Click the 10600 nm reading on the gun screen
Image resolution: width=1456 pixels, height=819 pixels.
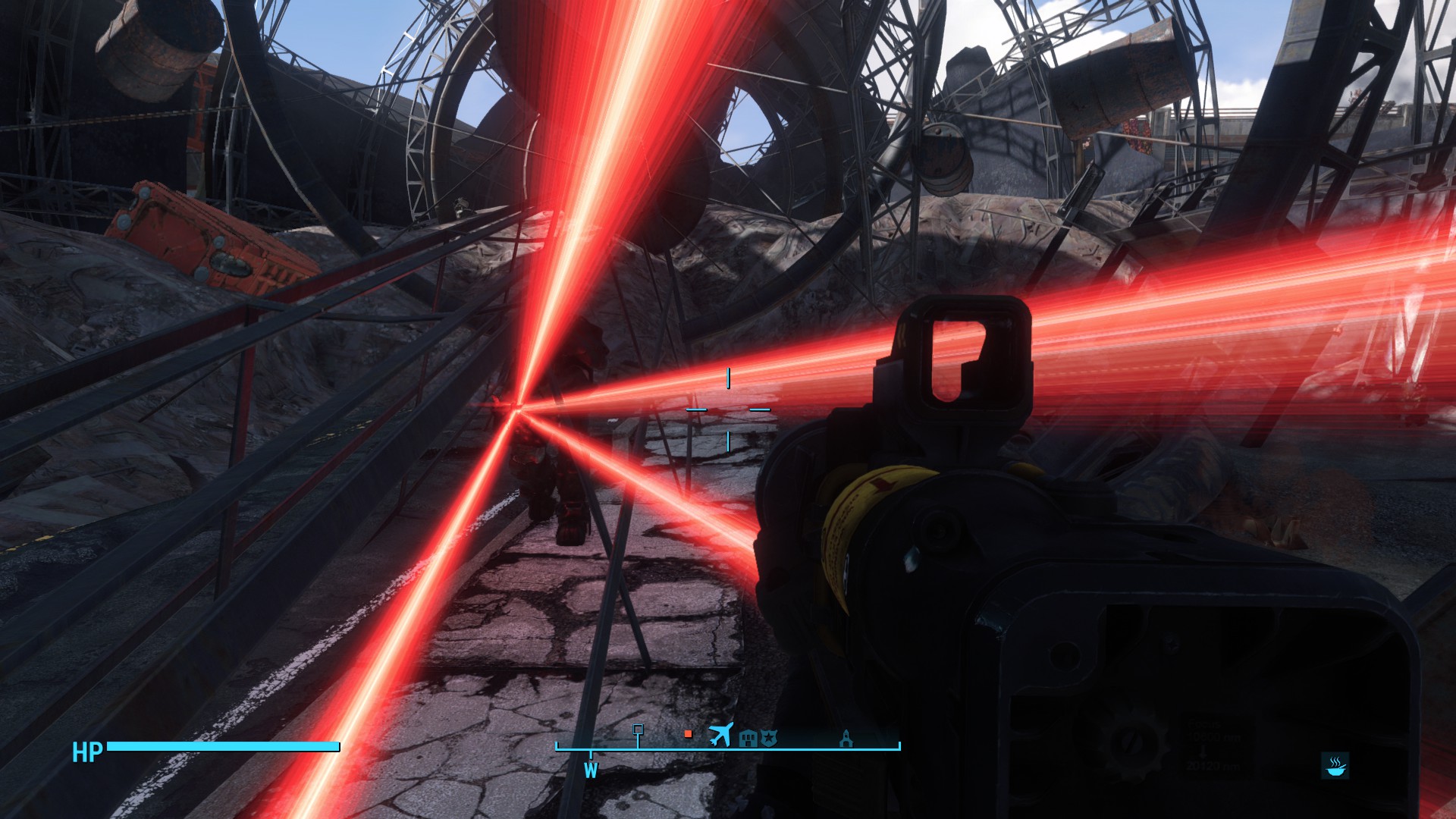click(x=1213, y=737)
